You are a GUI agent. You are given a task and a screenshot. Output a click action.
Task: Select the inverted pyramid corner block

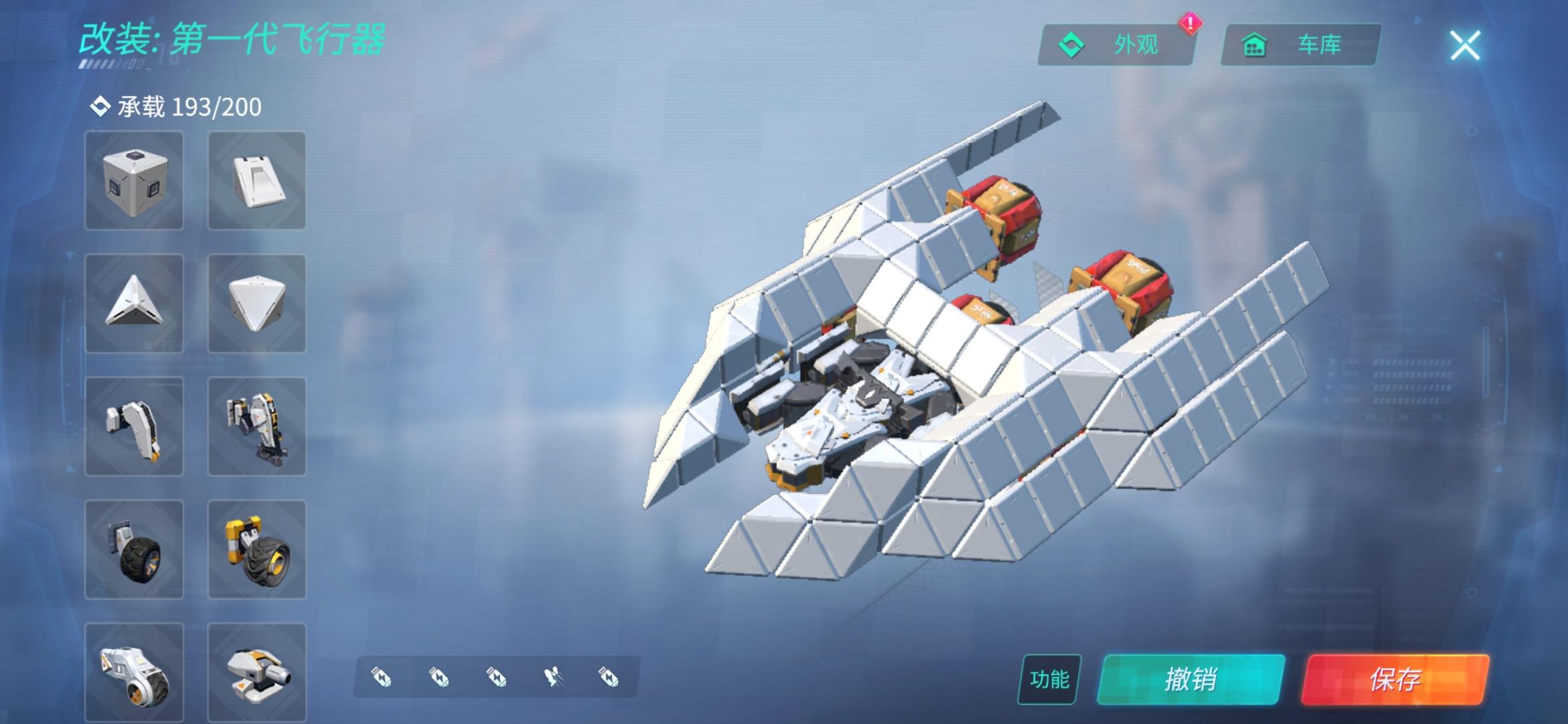pos(257,304)
